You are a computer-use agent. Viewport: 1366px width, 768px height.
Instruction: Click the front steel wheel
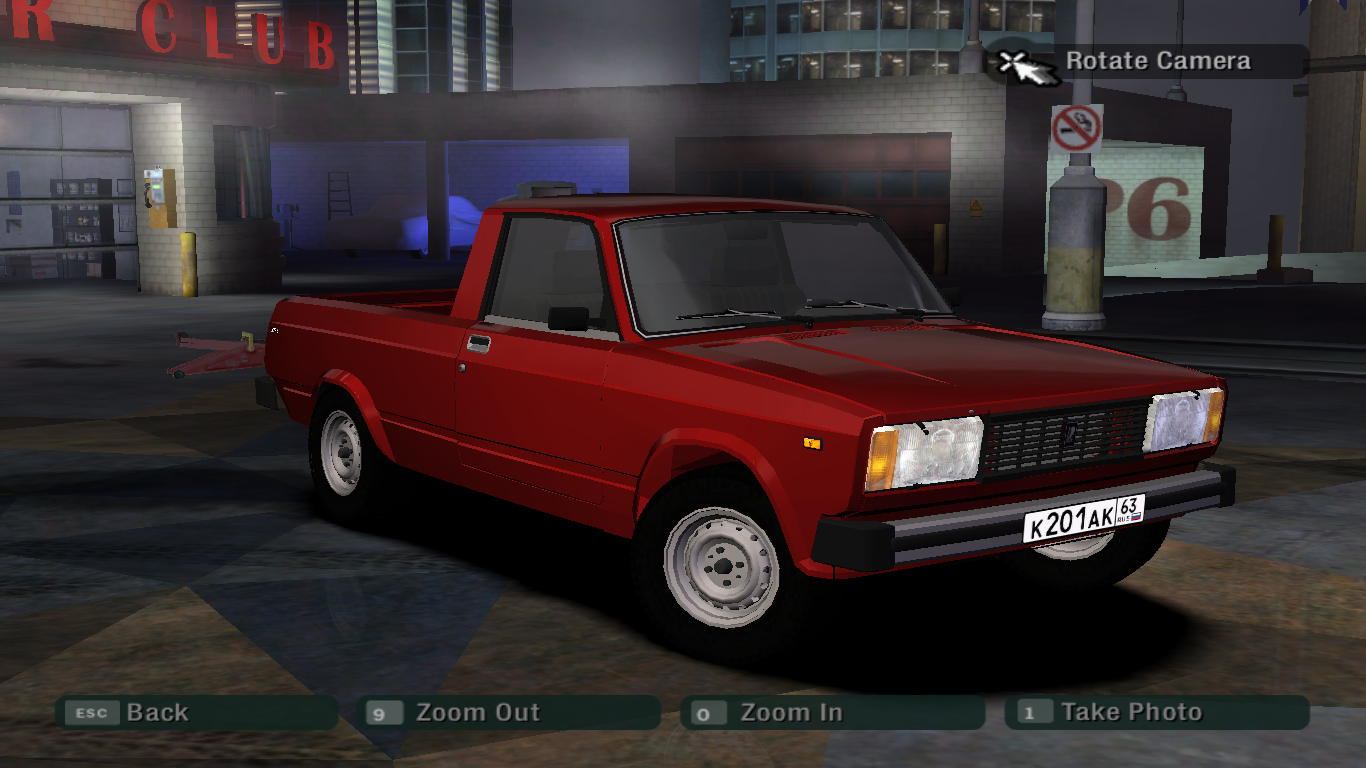722,568
